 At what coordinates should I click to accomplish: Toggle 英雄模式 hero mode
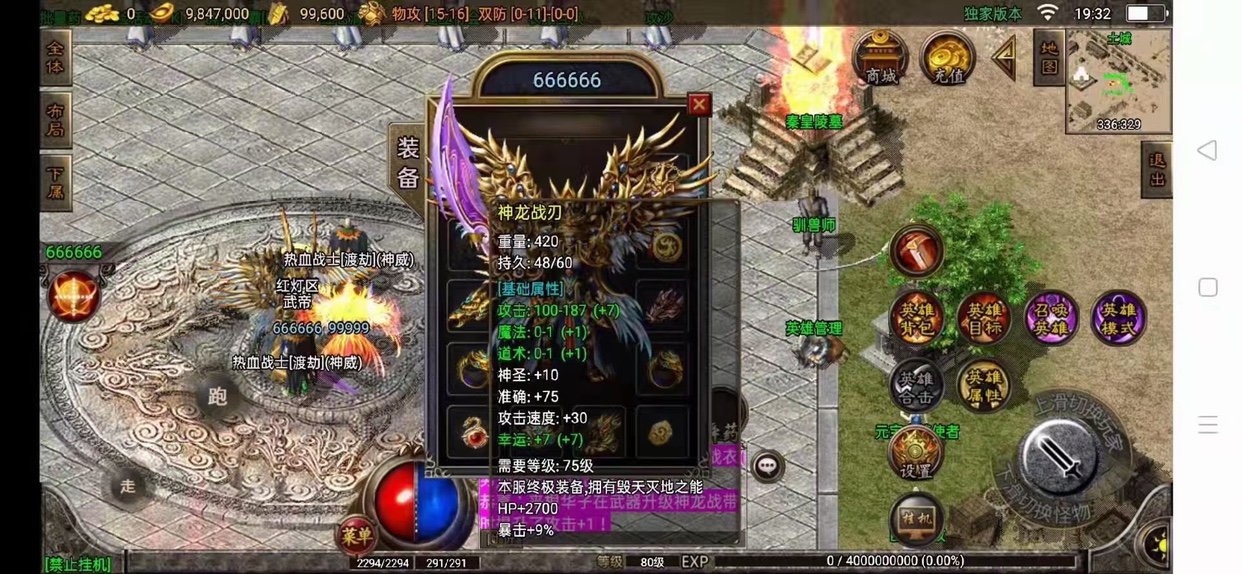1117,318
